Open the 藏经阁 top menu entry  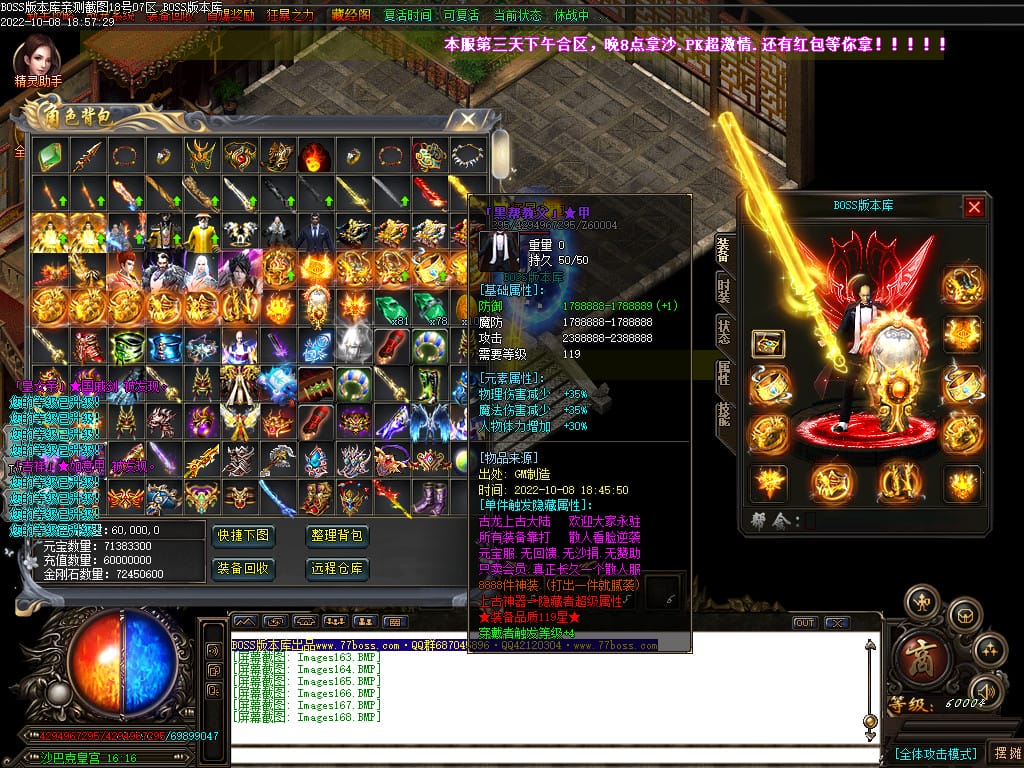(x=350, y=16)
